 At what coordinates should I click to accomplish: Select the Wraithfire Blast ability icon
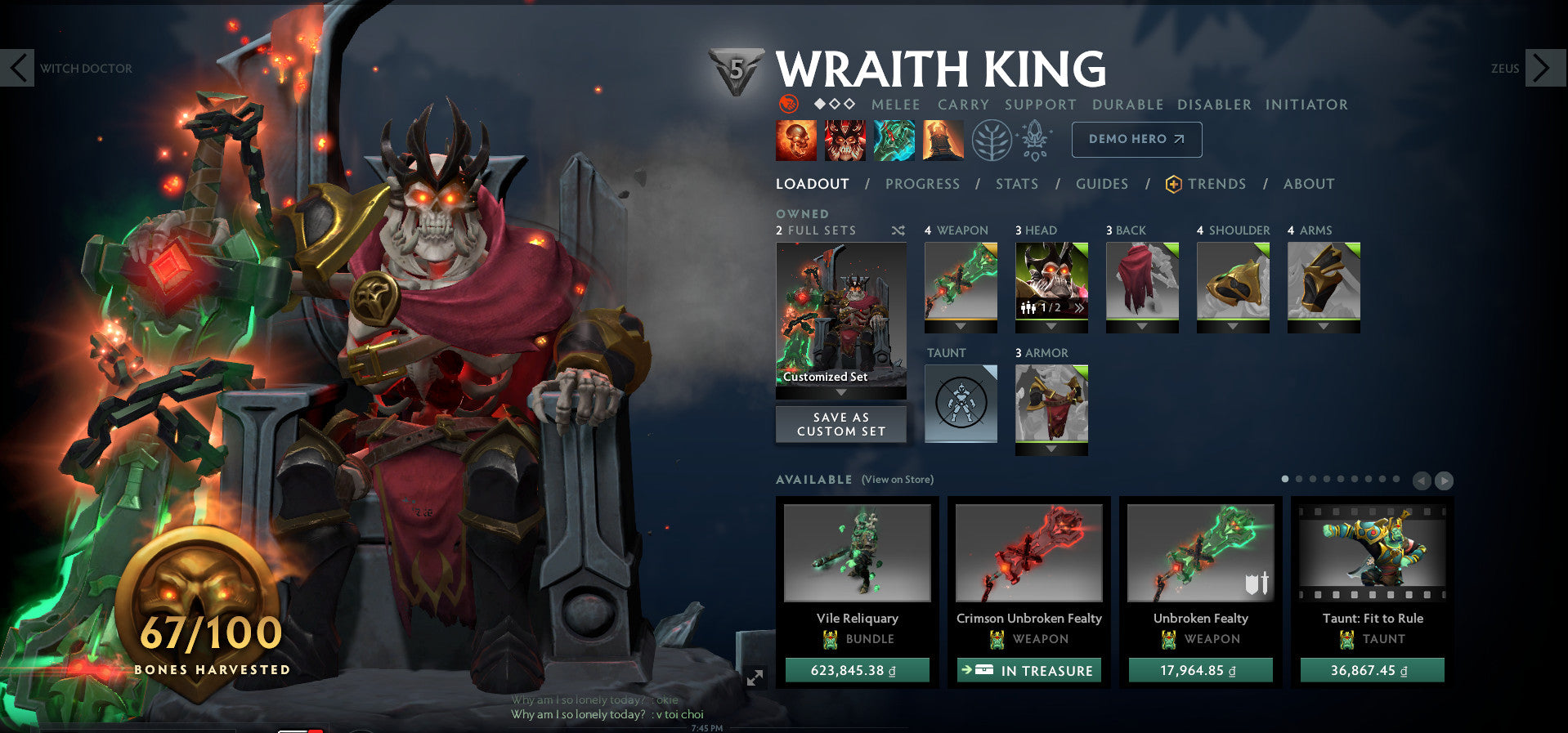click(x=796, y=139)
